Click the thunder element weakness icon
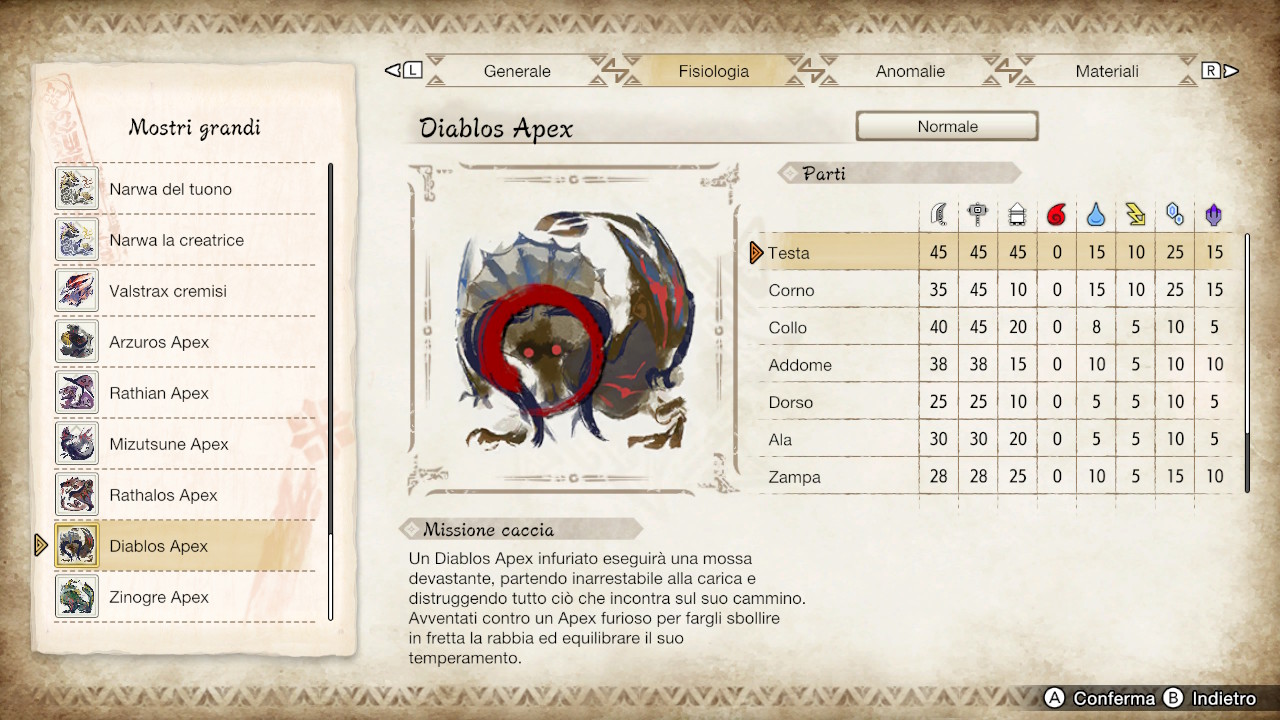This screenshot has height=720, width=1280. (x=1136, y=213)
